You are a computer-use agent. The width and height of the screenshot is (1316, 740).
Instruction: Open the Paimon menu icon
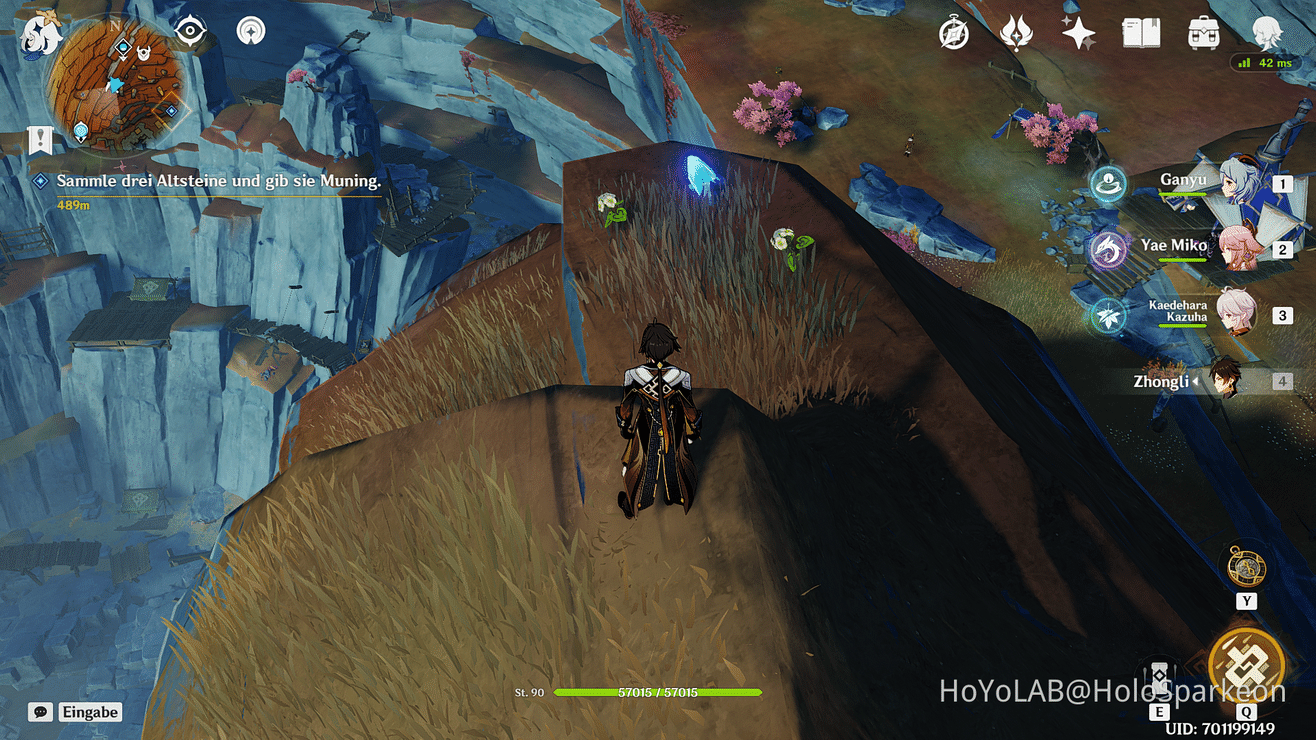41,36
